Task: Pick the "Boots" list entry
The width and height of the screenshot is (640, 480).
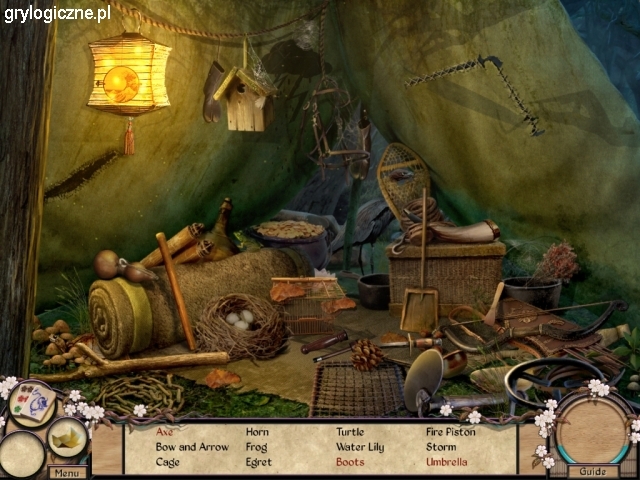Action: (350, 462)
